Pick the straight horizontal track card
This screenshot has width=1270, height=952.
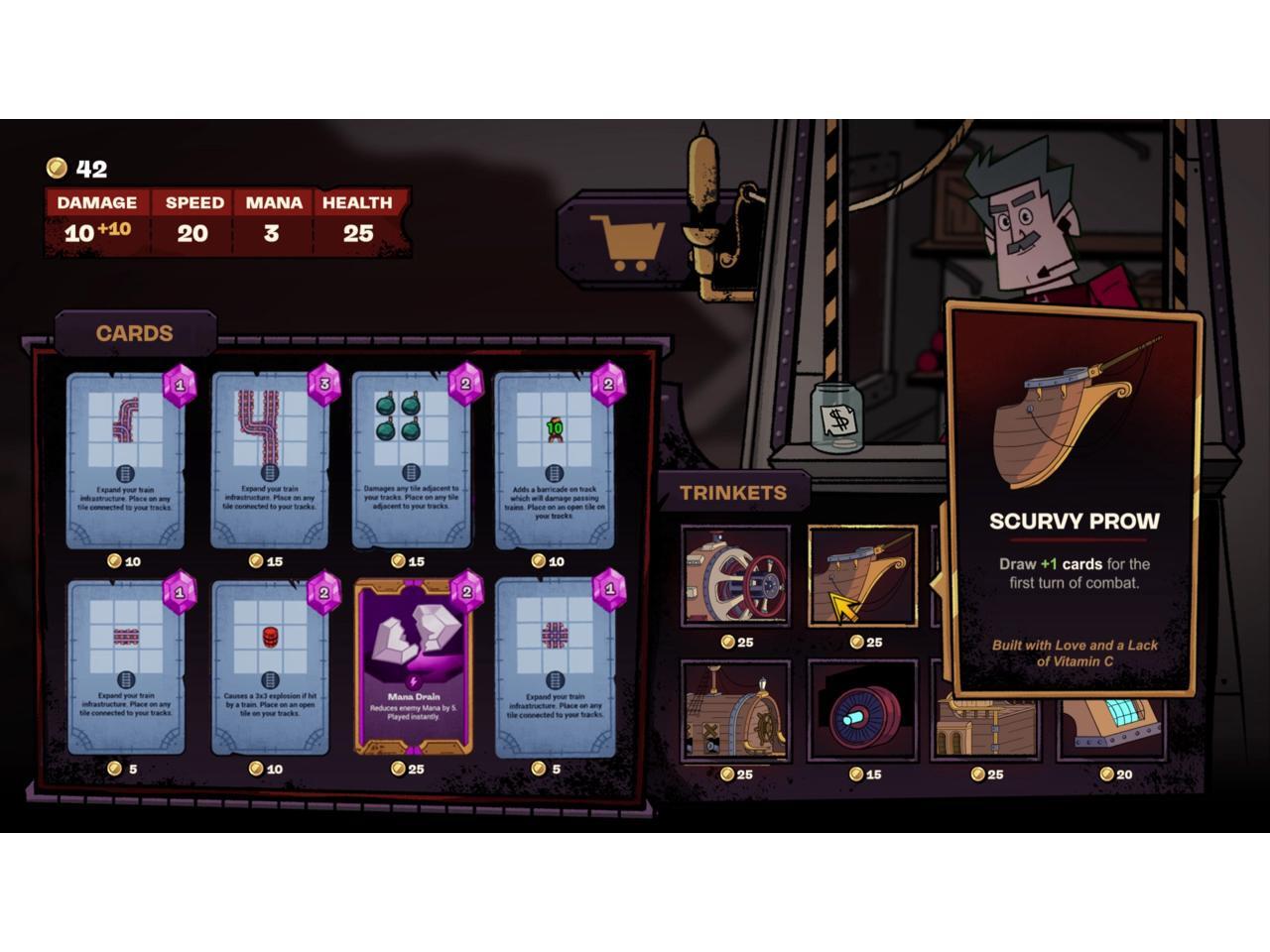click(126, 666)
